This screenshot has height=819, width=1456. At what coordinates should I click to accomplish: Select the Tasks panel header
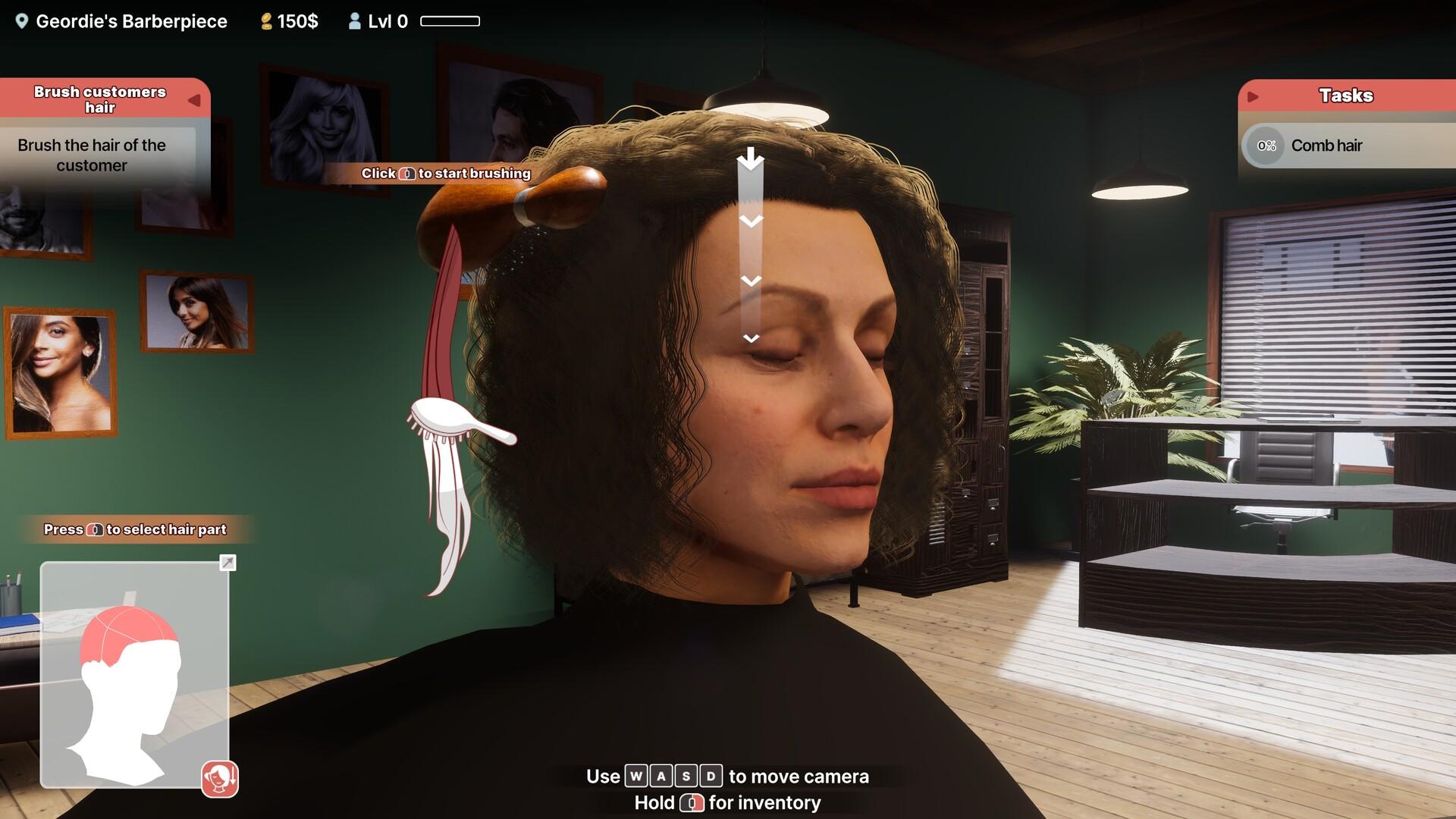pos(1347,96)
